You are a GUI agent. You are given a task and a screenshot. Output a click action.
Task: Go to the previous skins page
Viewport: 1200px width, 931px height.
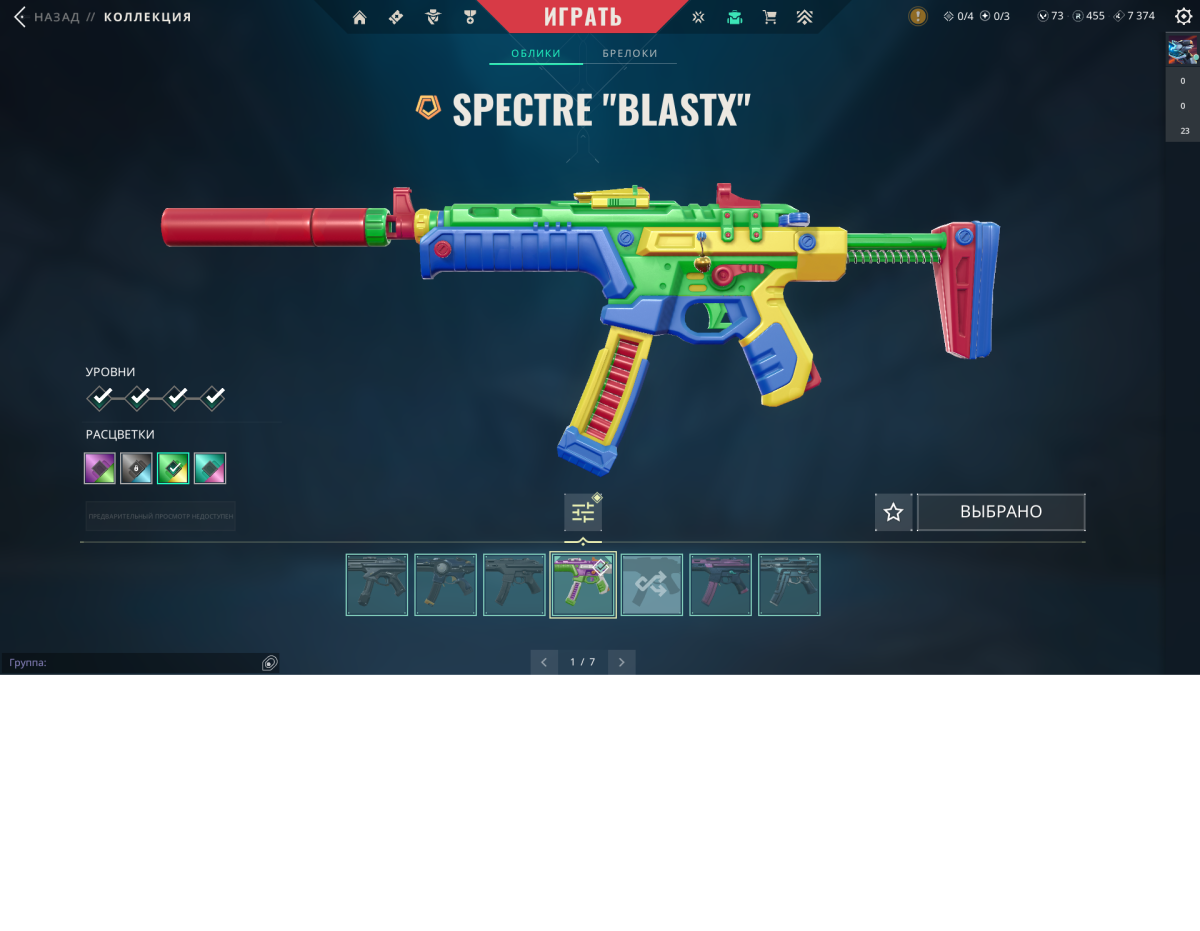coord(544,662)
